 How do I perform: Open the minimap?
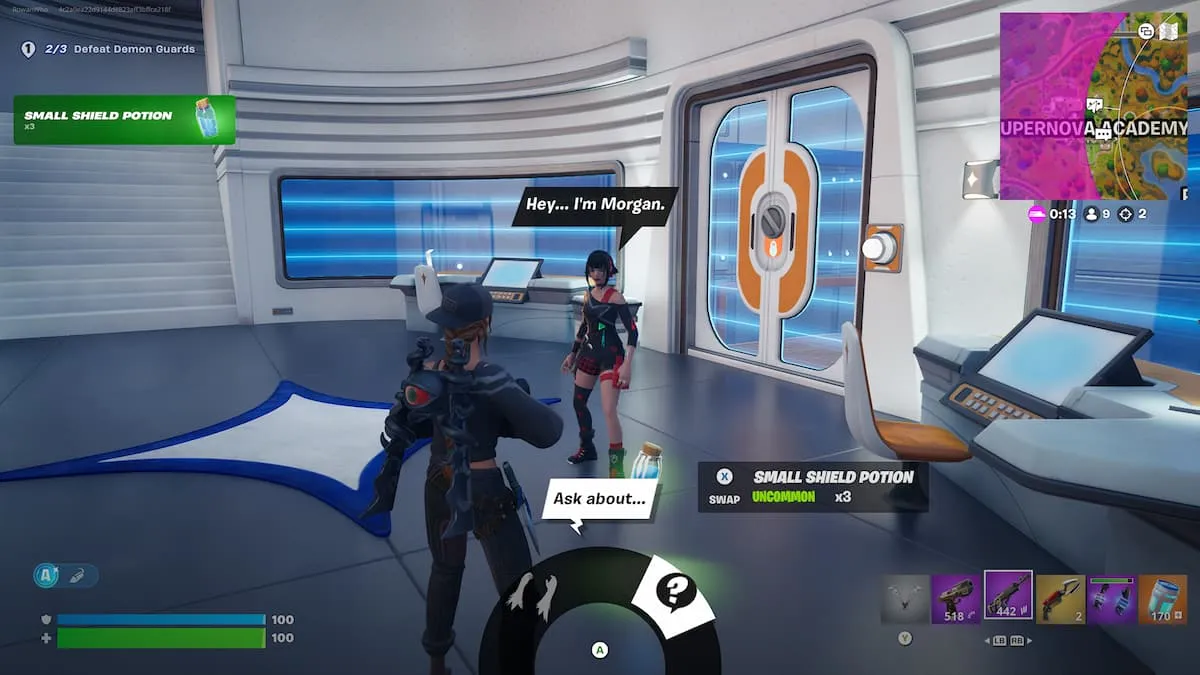point(1093,106)
